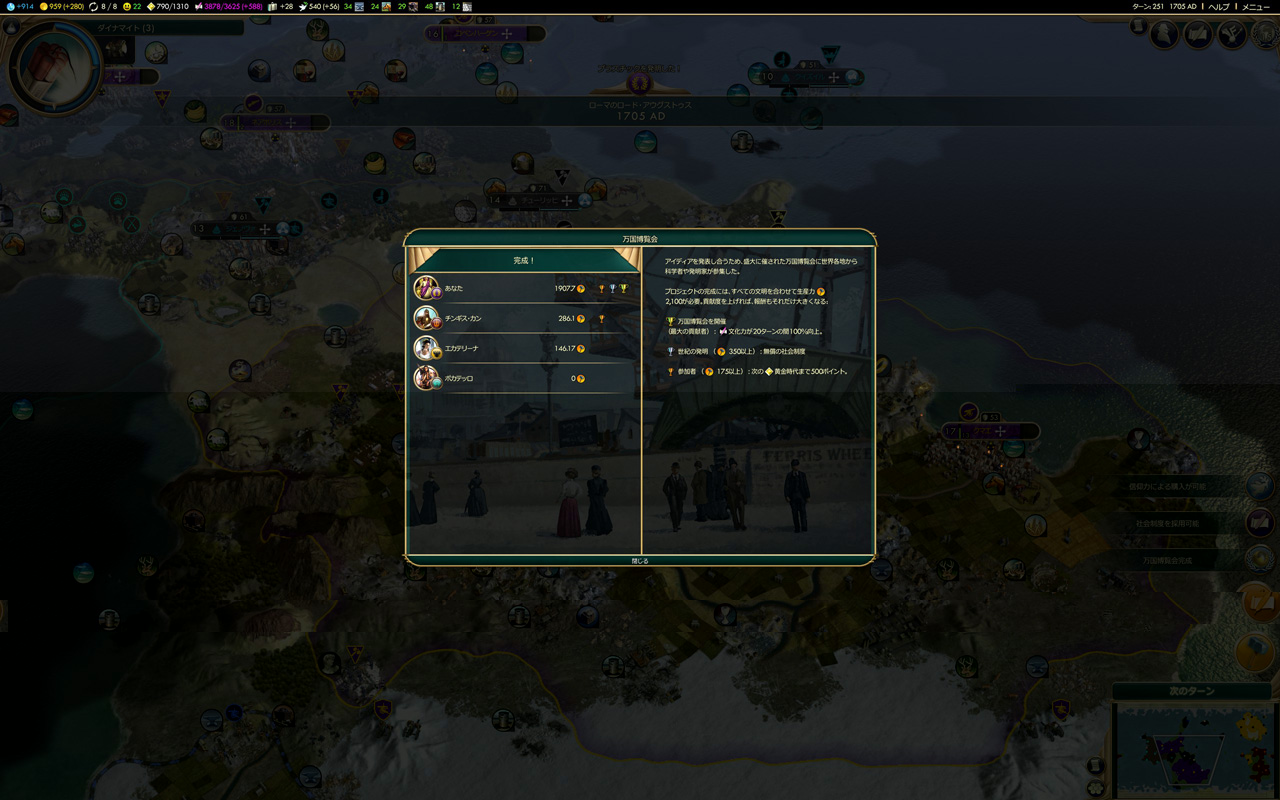Open the World's Fair completed globe notification
This screenshot has width=1280, height=800.
pos(1259,560)
